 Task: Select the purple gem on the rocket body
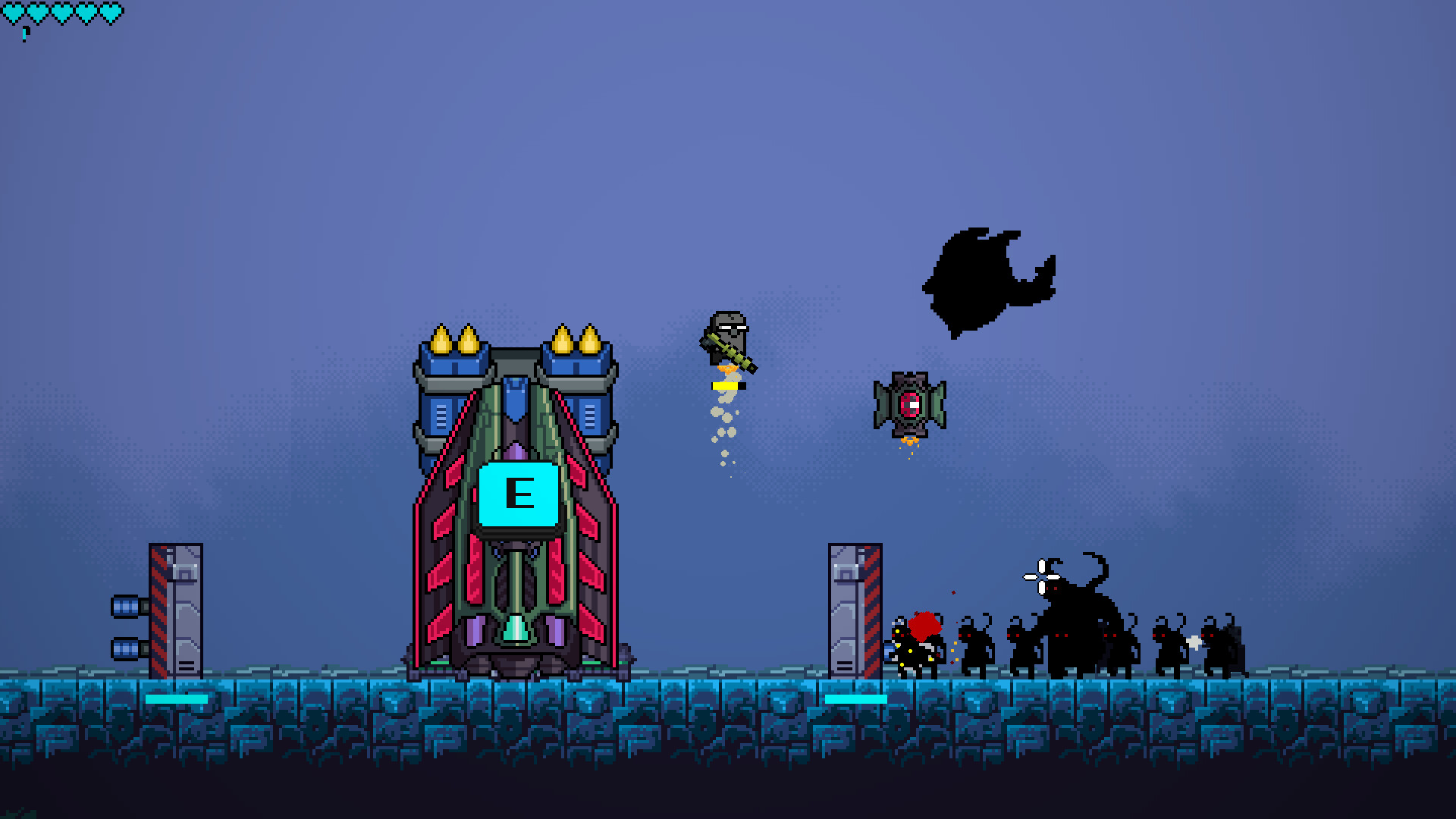[x=516, y=450]
